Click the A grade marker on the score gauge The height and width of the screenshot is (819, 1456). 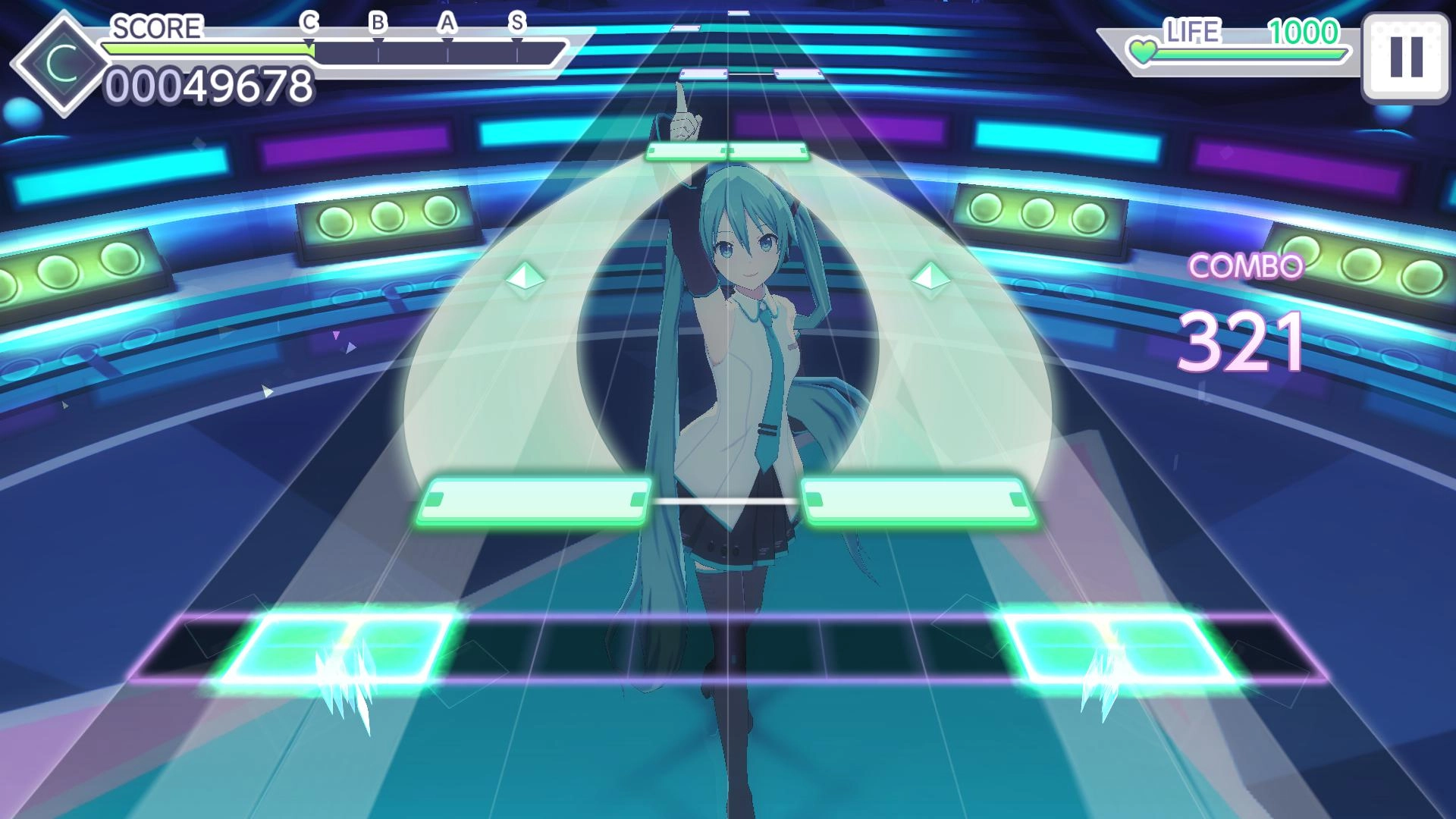point(448,24)
